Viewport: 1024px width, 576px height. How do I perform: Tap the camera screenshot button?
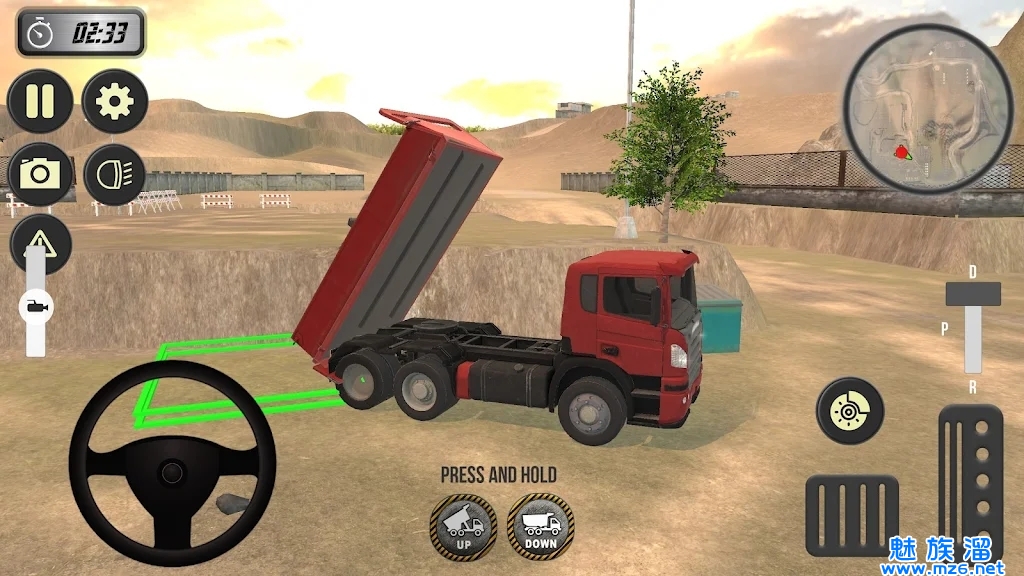tap(40, 174)
